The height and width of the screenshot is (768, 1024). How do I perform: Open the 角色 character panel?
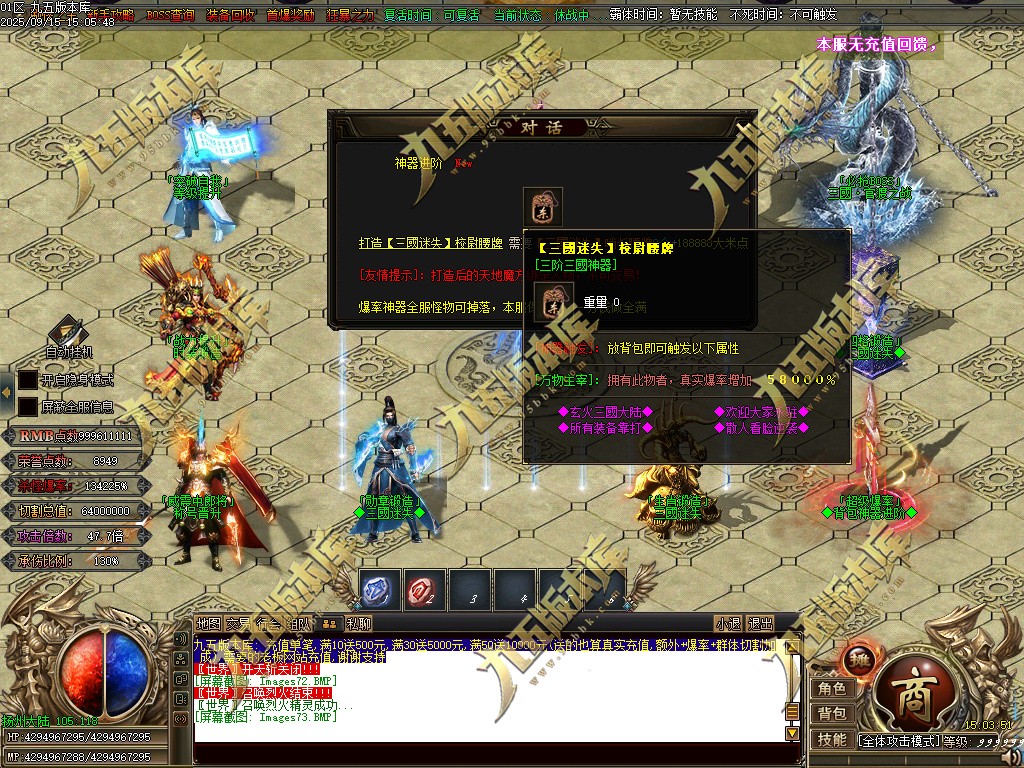tap(832, 688)
